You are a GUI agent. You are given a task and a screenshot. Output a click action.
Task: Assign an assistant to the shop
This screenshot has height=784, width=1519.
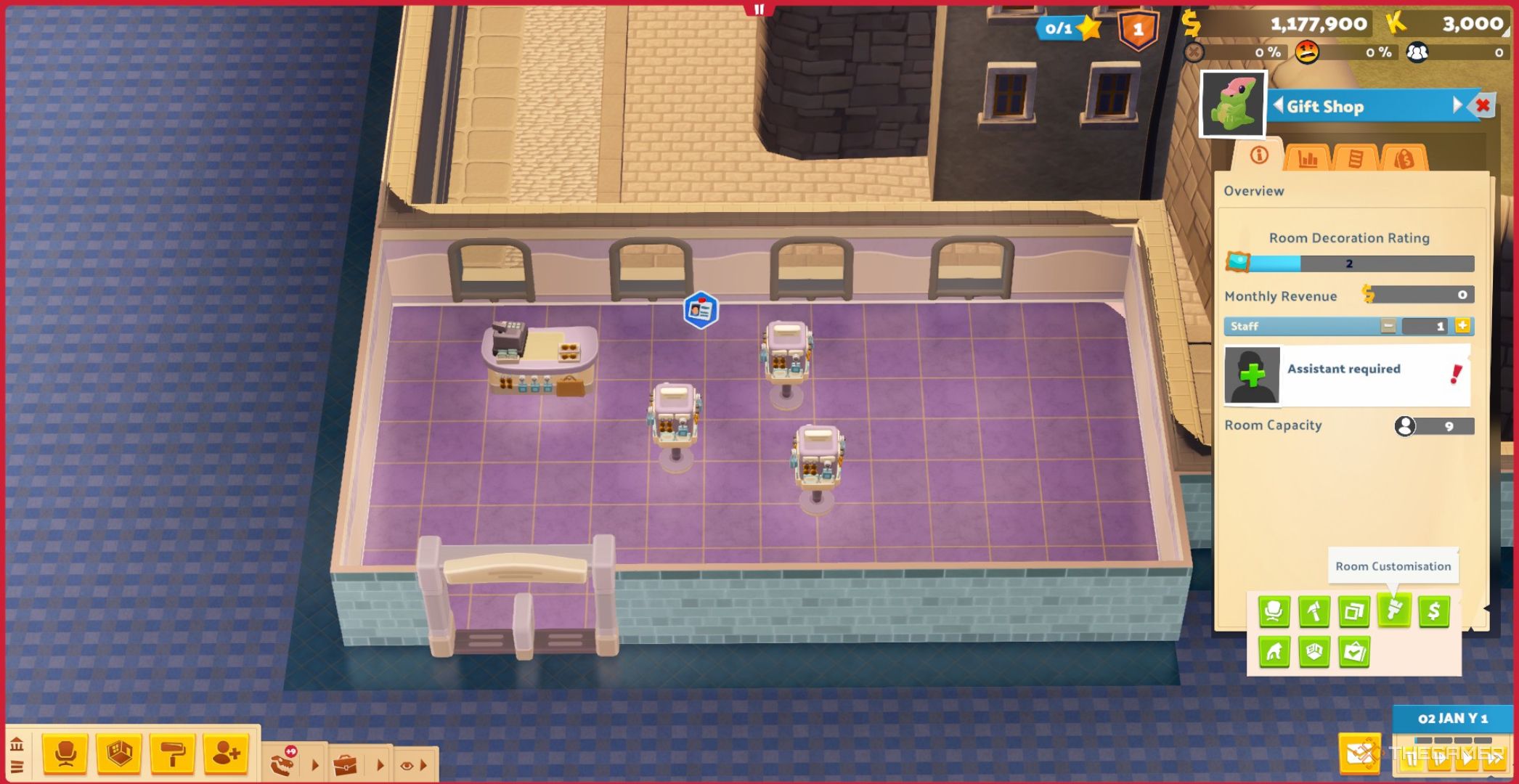coord(1252,375)
